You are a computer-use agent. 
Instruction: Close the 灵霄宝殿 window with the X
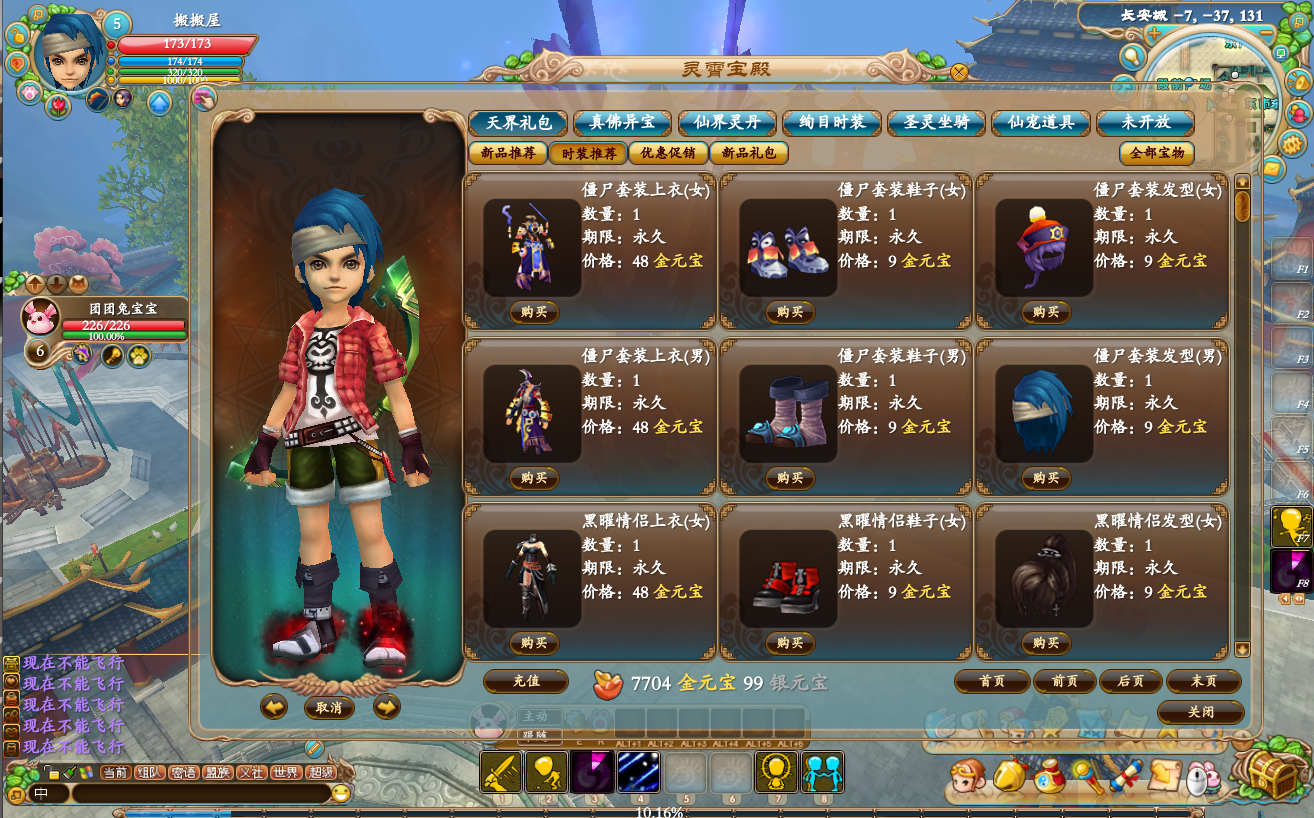coord(959,72)
